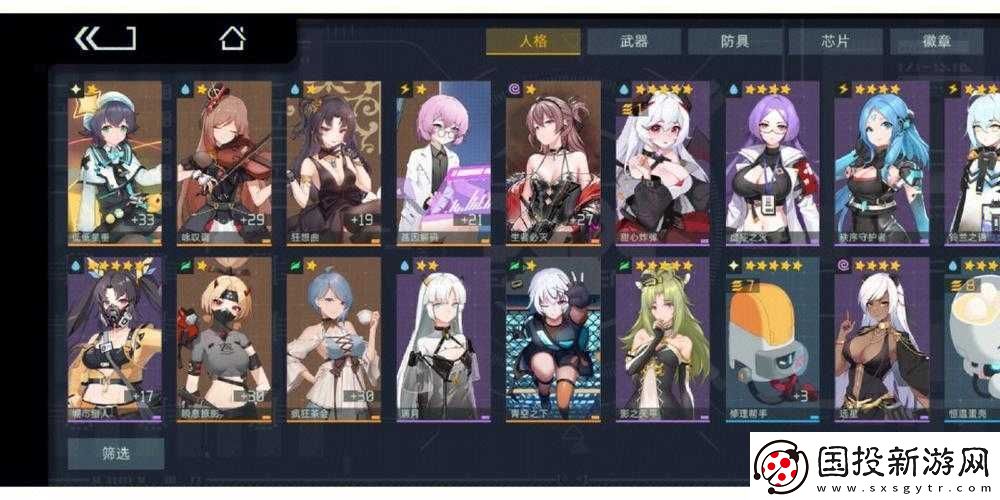Return to the home screen

click(x=232, y=39)
